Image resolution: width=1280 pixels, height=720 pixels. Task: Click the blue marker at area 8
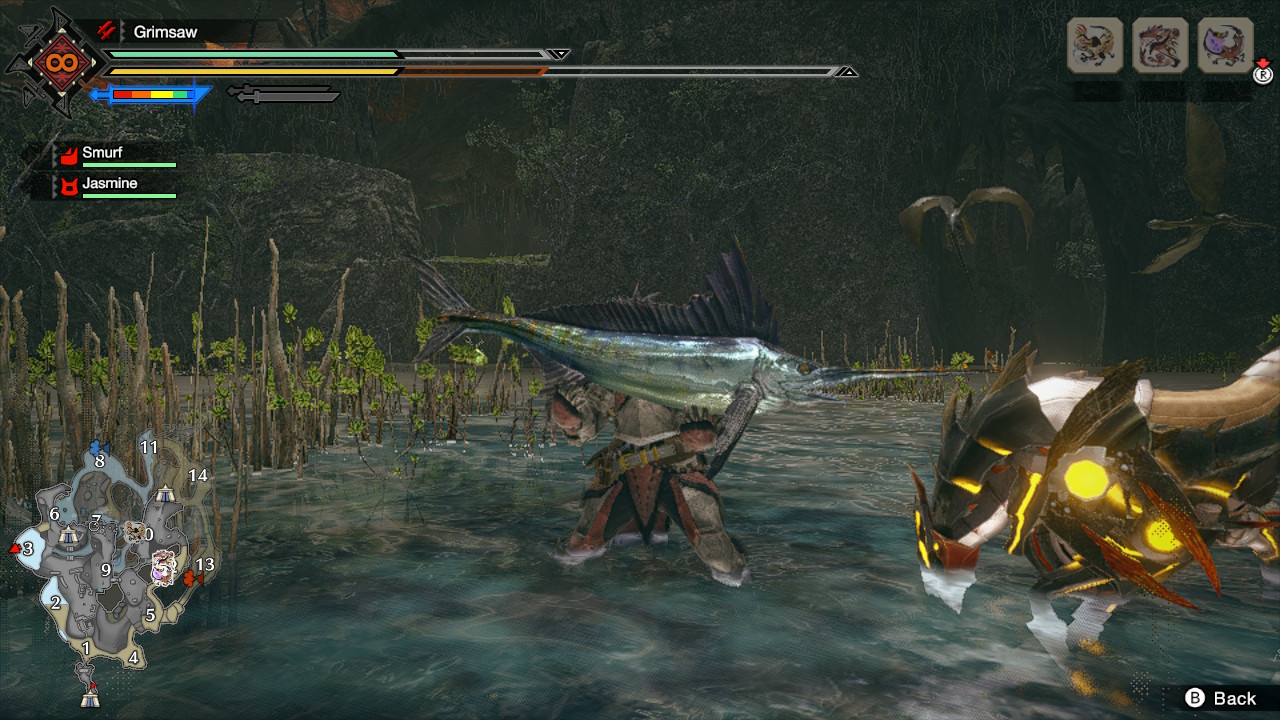point(97,447)
